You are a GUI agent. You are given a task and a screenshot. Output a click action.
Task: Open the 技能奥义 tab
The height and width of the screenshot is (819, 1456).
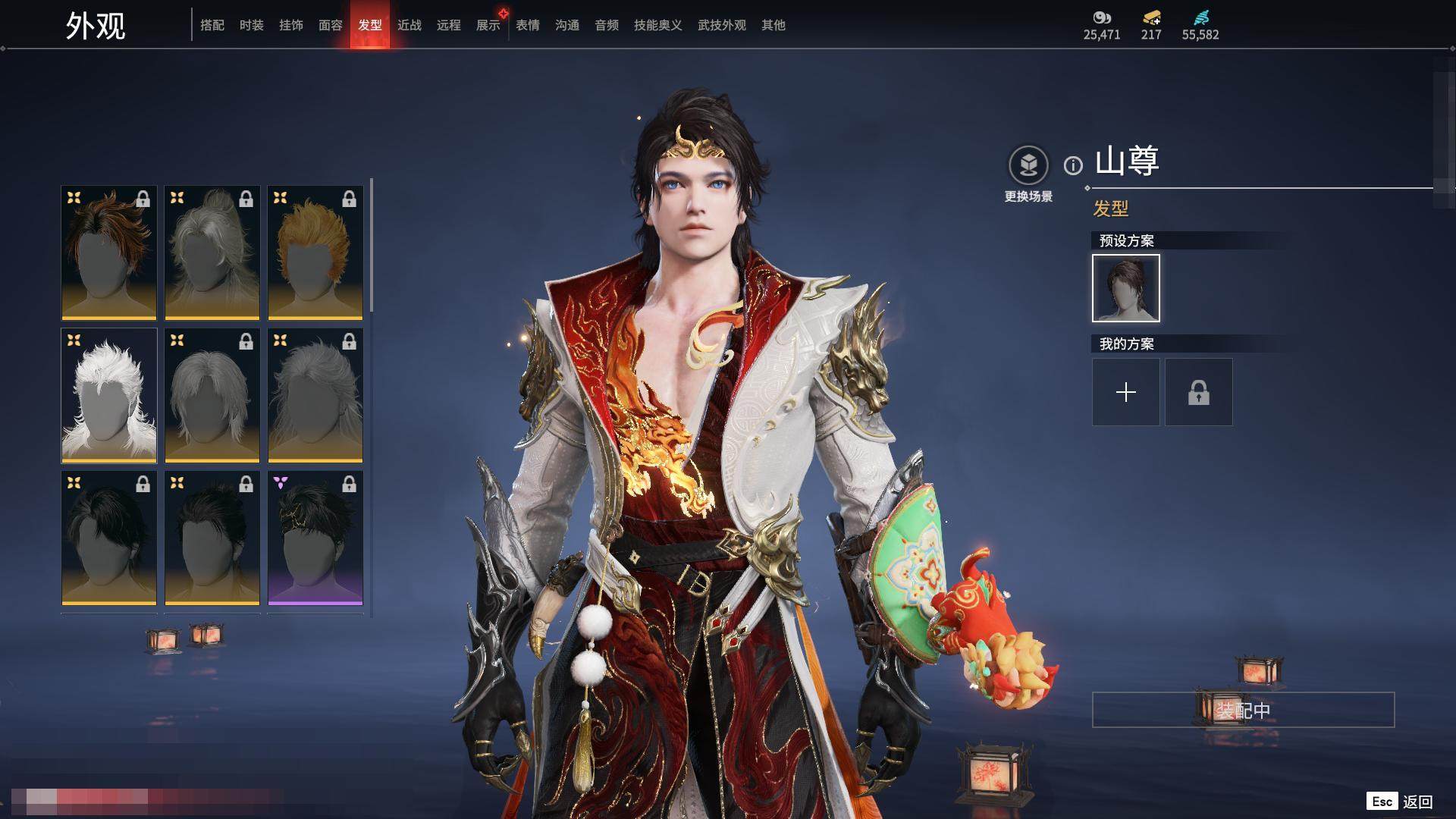pyautogui.click(x=657, y=25)
